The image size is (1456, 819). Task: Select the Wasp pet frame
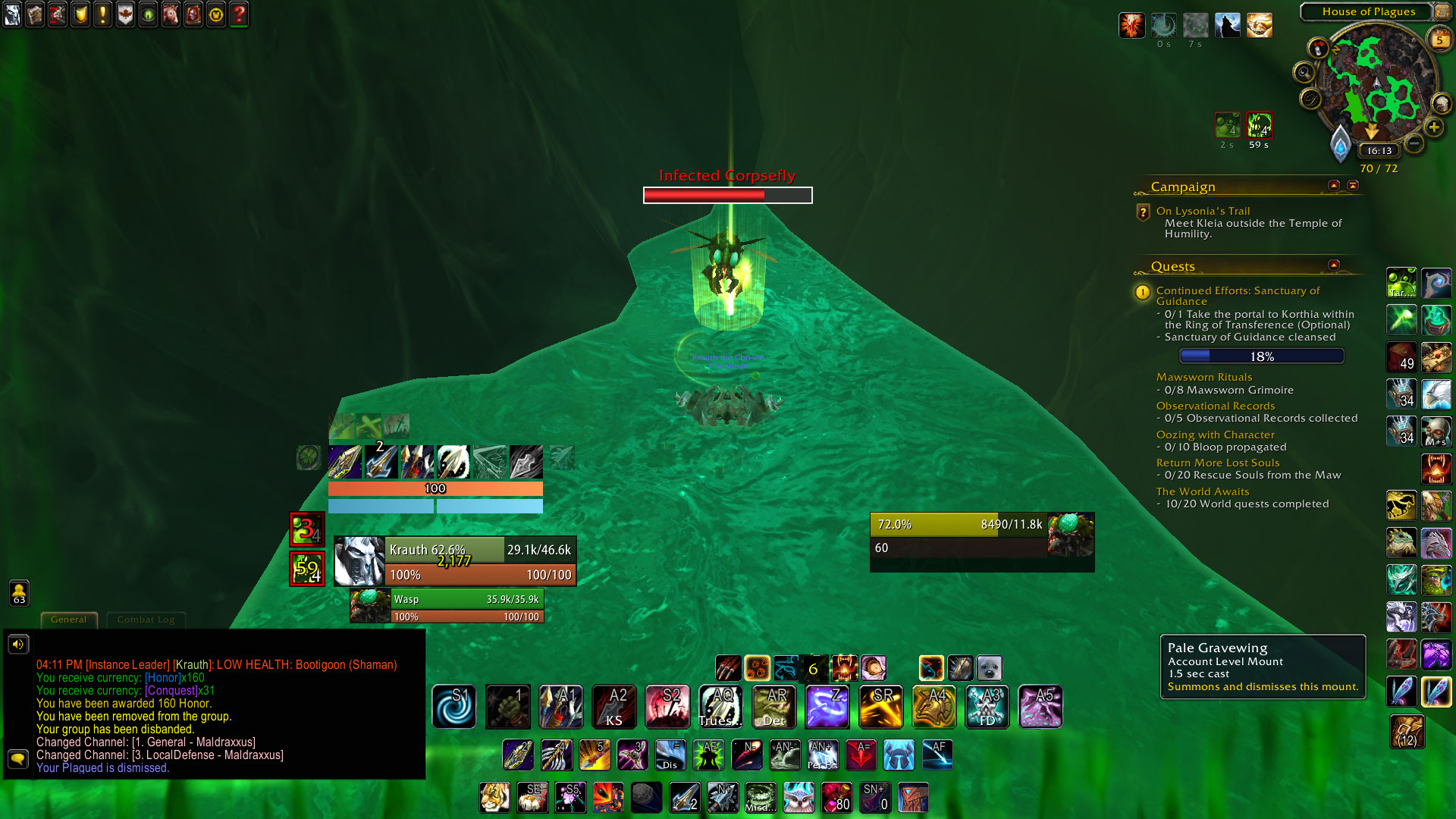(x=447, y=606)
